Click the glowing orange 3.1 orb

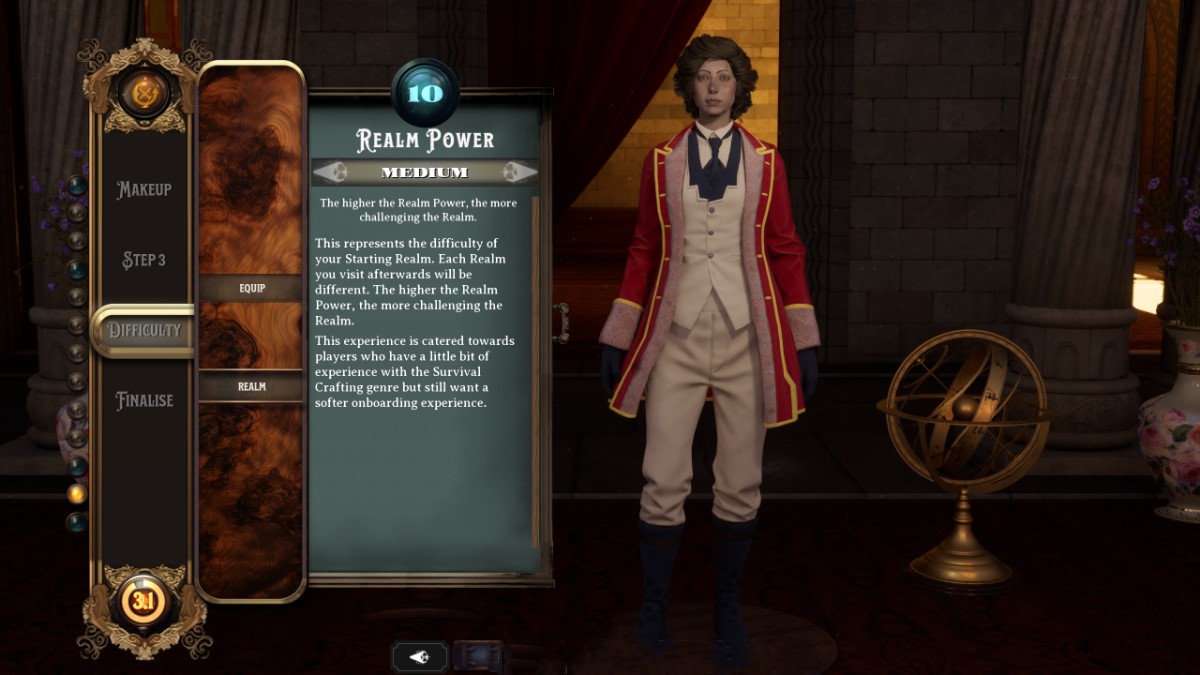tap(144, 603)
